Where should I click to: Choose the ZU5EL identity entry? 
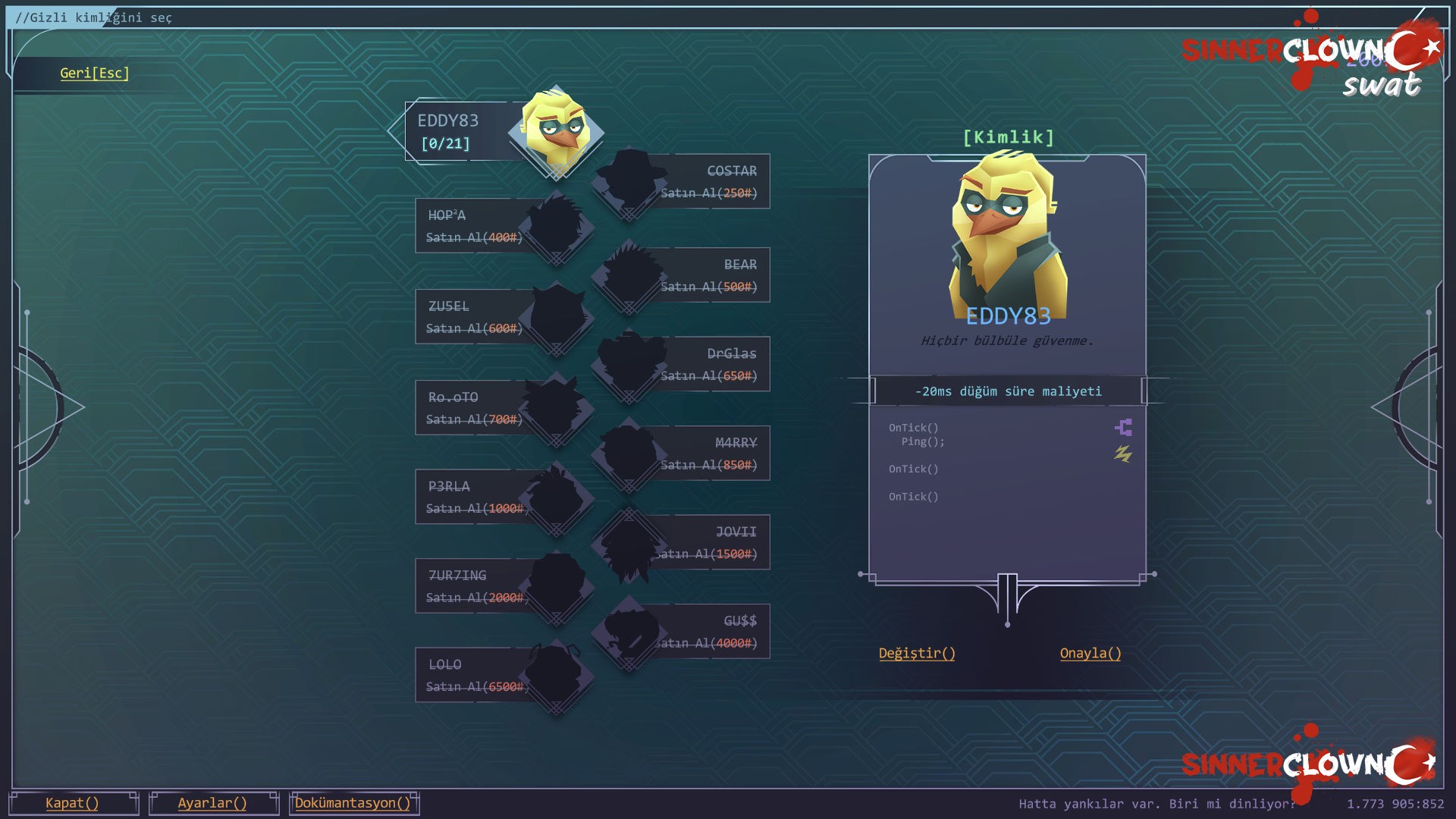point(475,317)
